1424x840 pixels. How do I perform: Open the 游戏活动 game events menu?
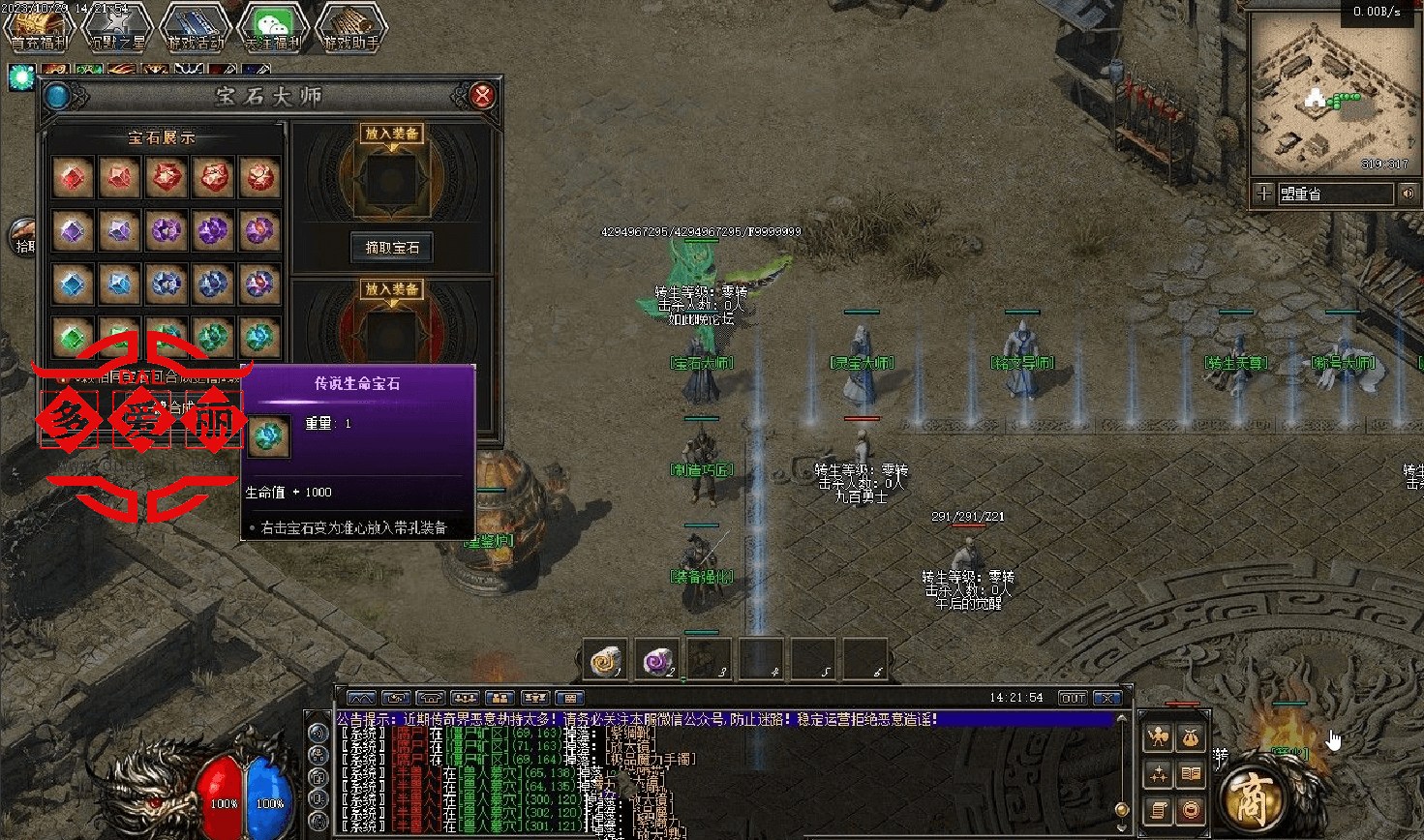(x=195, y=27)
